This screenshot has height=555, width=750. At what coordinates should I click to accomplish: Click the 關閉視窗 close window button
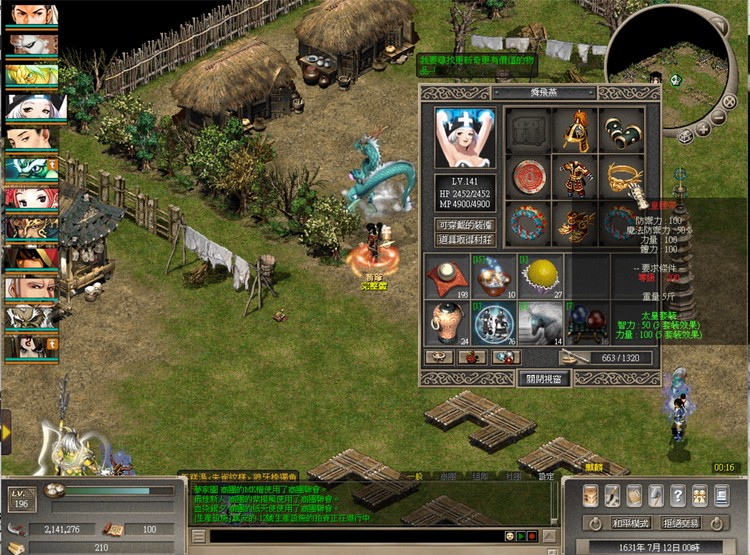tap(545, 379)
